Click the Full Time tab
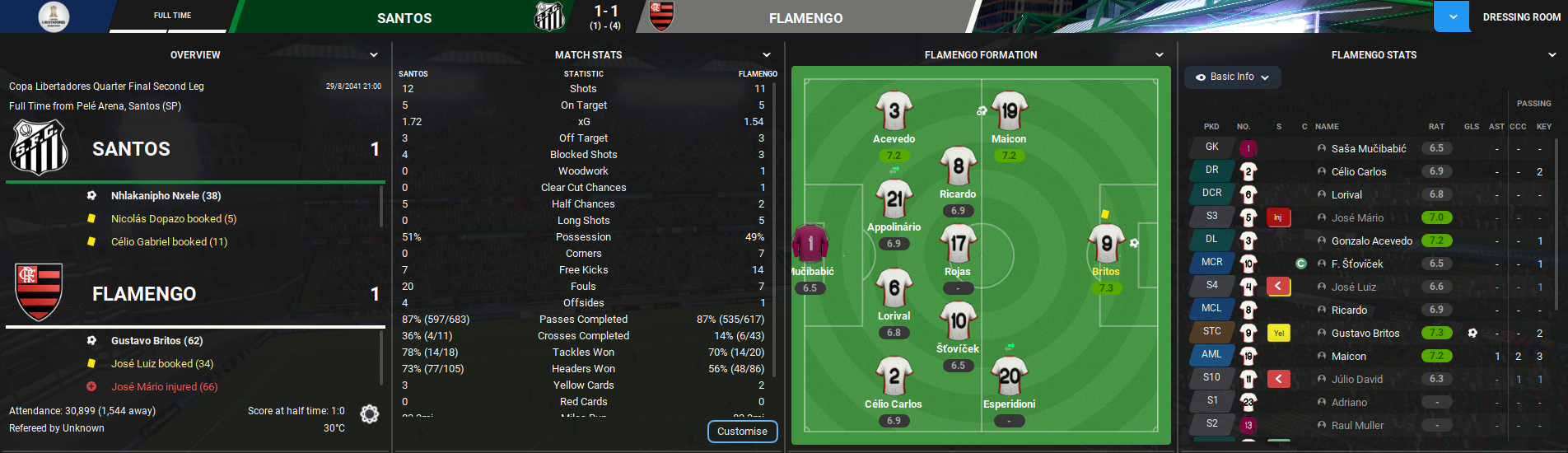 (x=172, y=16)
